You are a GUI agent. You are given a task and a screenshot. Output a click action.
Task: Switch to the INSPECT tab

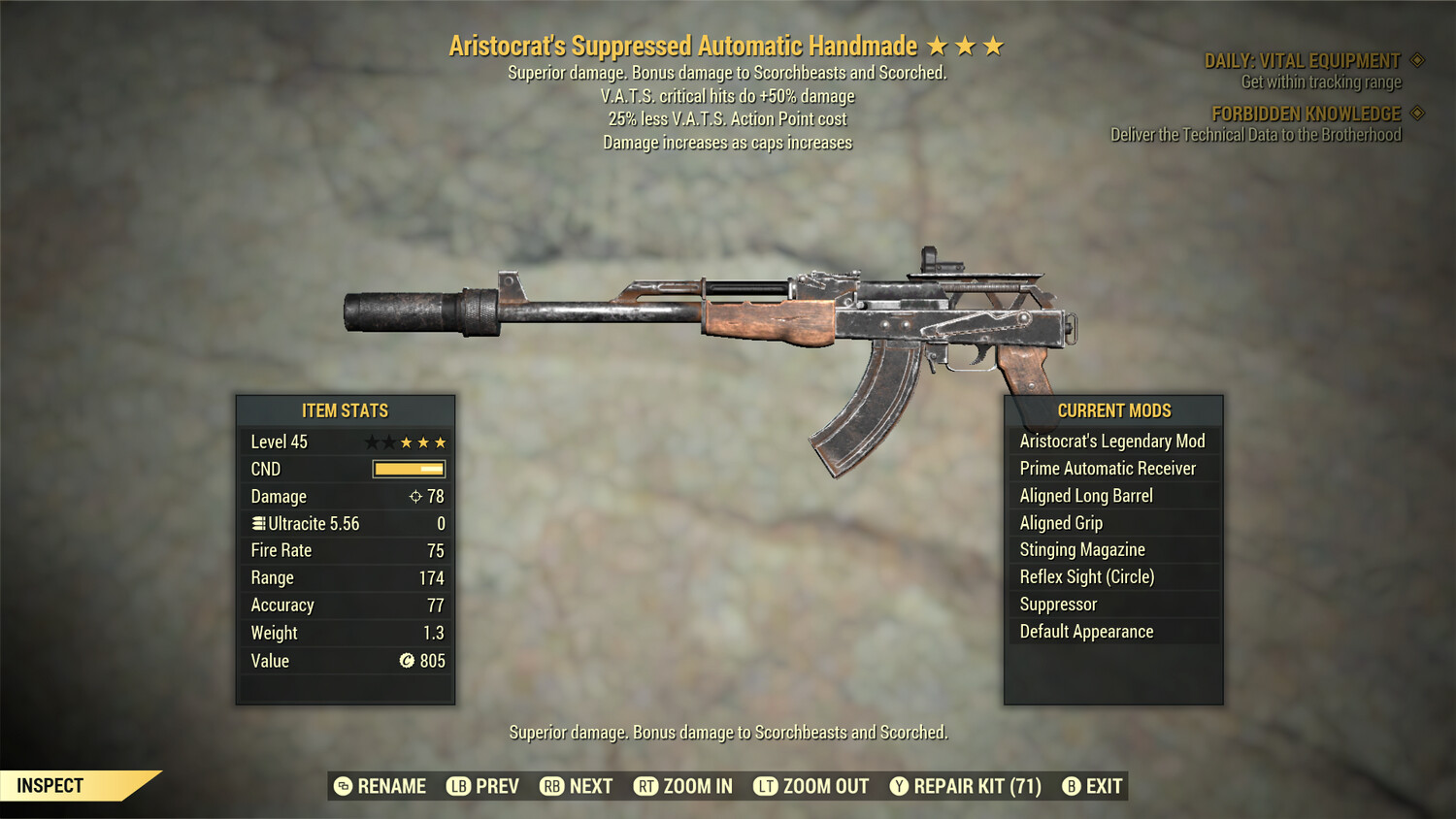[51, 786]
